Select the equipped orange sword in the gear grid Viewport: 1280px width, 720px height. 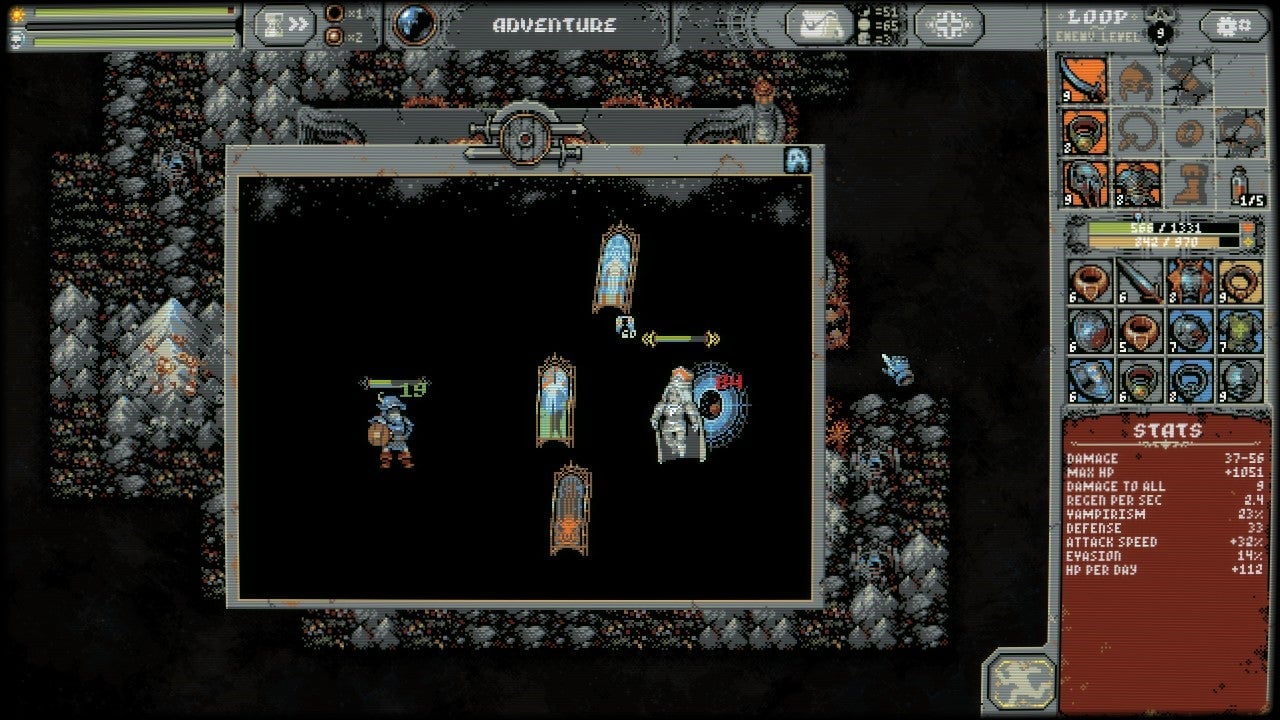(1081, 78)
